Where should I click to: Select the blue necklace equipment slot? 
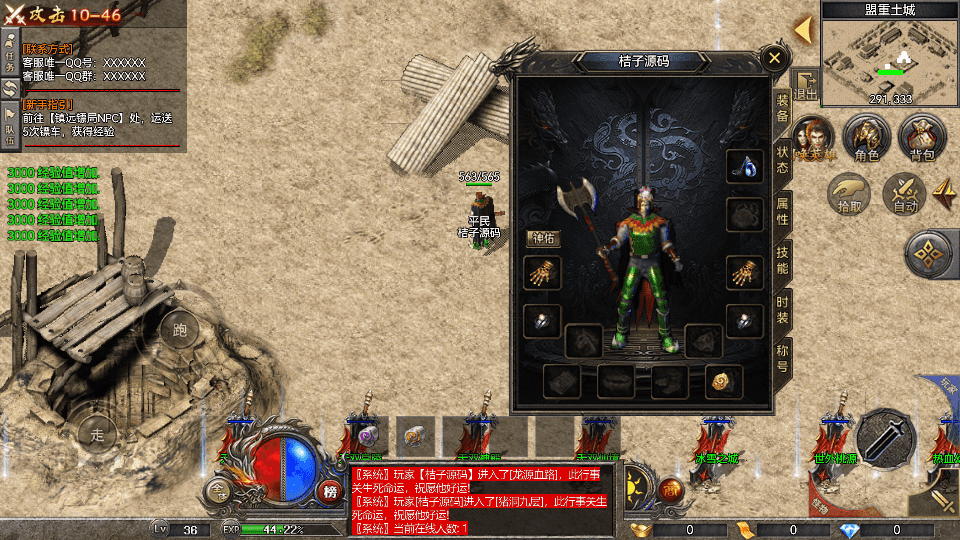coord(741,166)
